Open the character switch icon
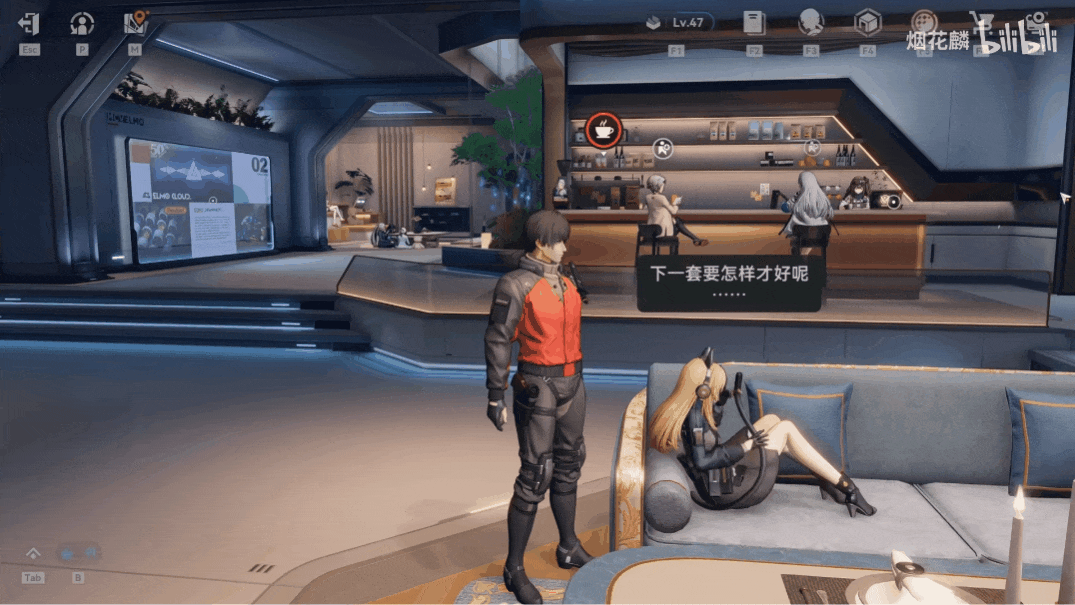Viewport: 1075px width, 605px height. coord(82,23)
